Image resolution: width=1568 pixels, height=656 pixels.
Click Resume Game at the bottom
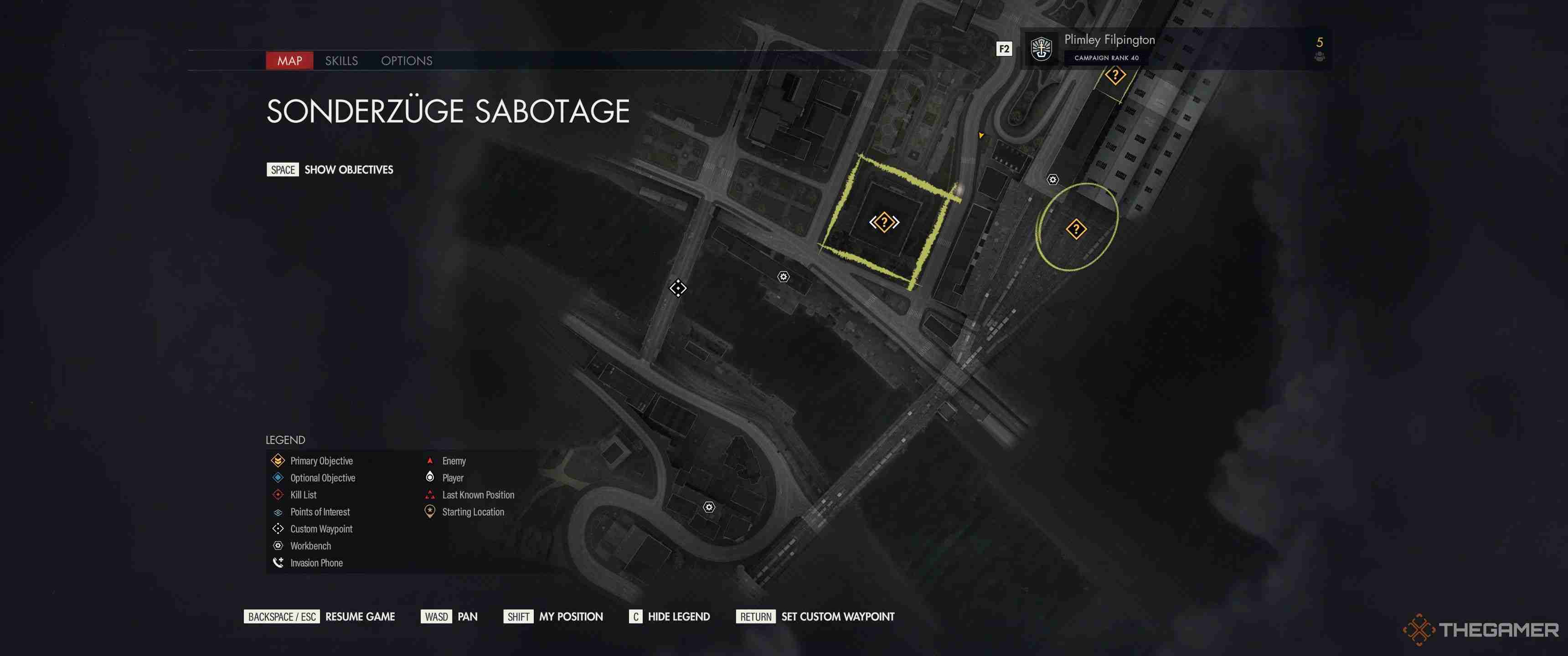coord(360,616)
